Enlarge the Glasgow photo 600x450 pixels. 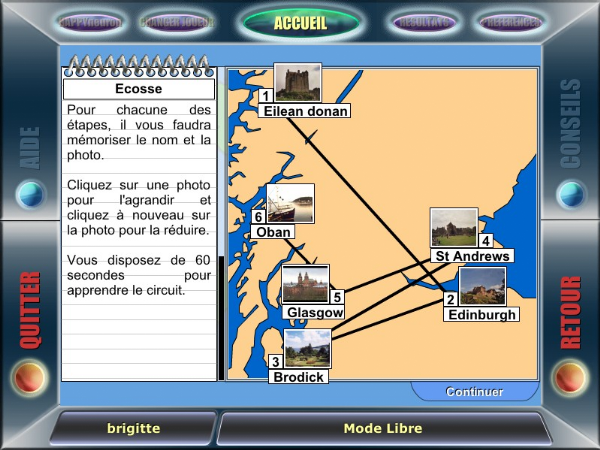[x=305, y=284]
